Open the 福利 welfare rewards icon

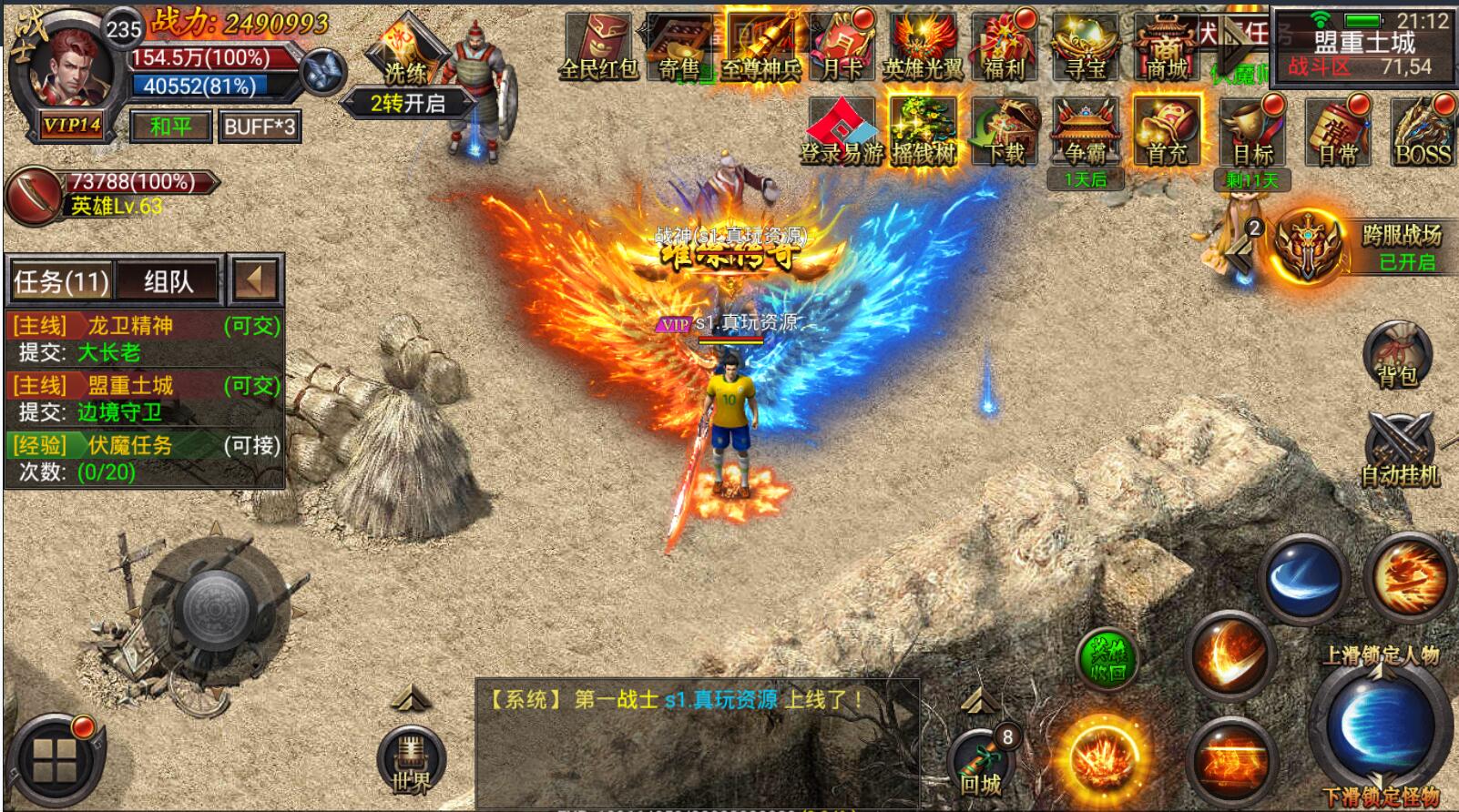[1004, 47]
